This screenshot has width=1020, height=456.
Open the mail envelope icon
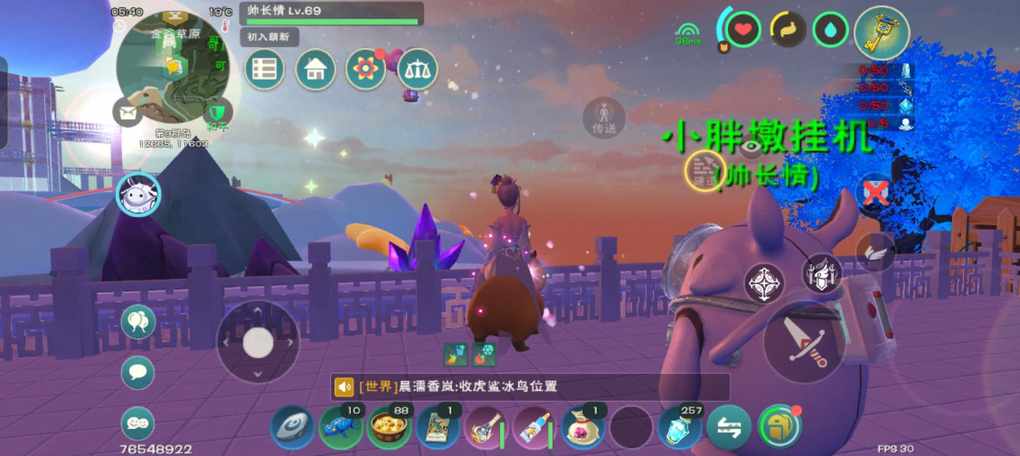click(x=128, y=112)
